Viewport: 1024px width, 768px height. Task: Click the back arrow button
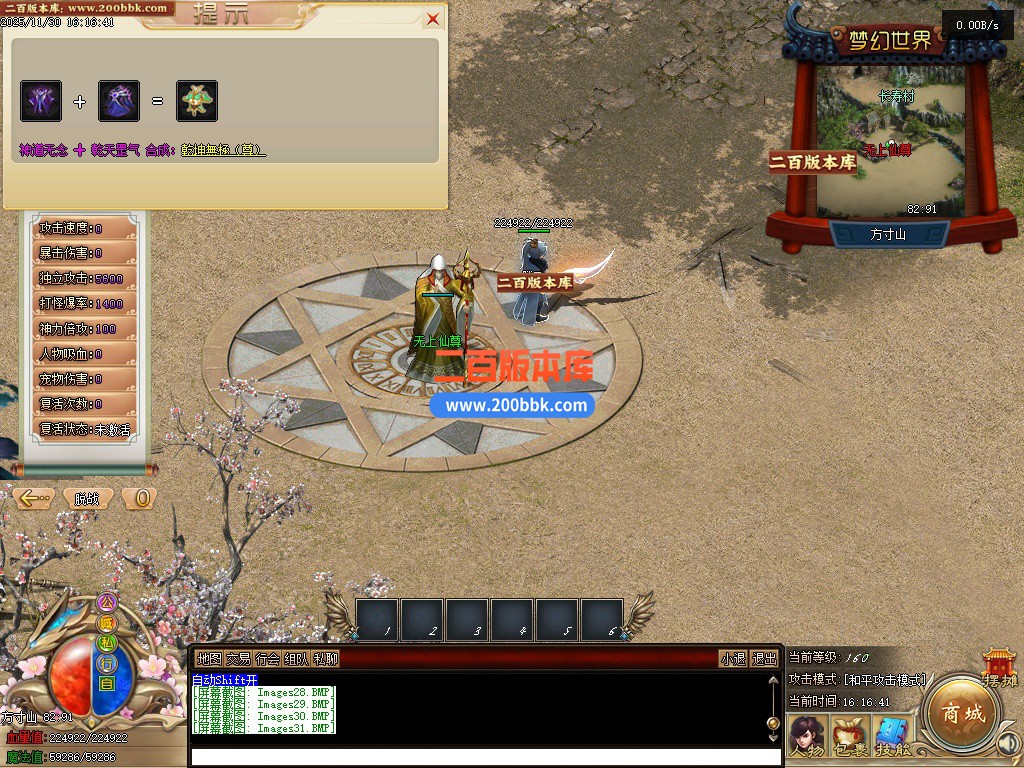coord(34,498)
